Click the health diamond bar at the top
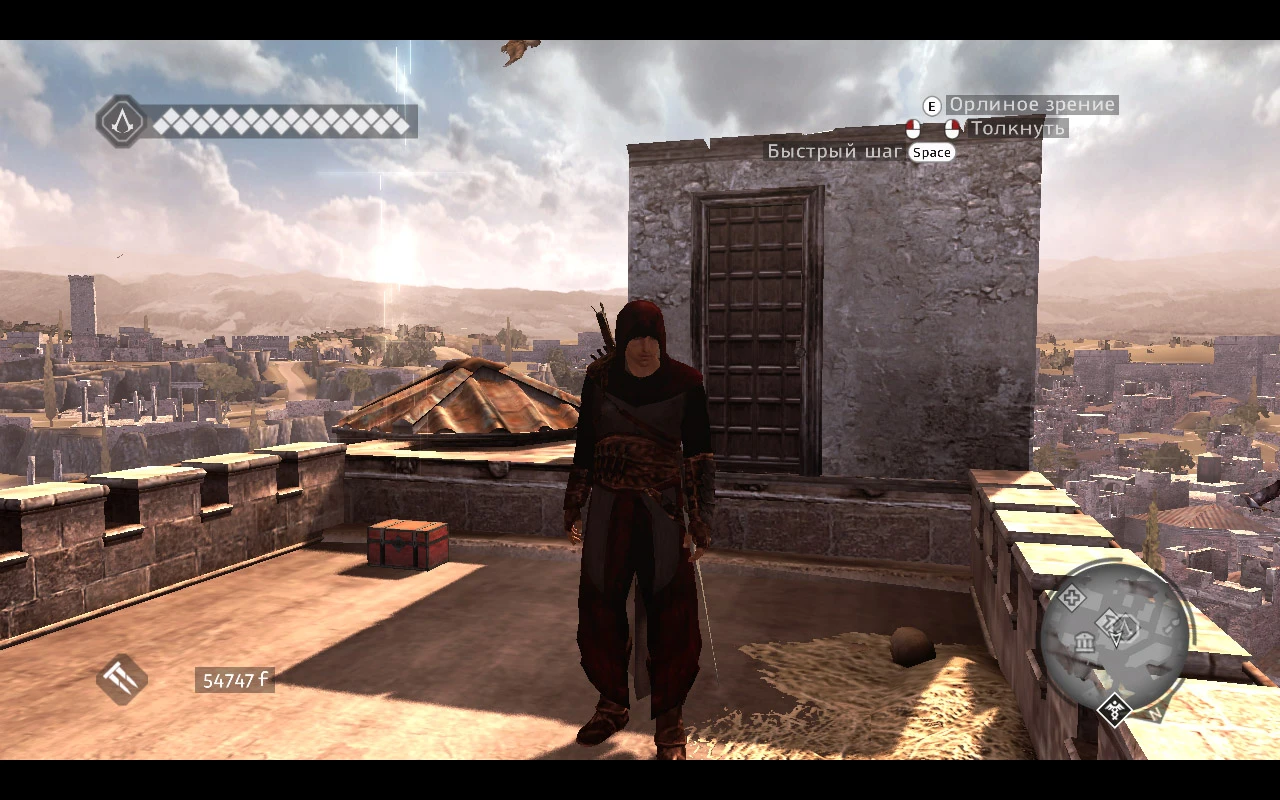This screenshot has height=800, width=1280. [280, 124]
